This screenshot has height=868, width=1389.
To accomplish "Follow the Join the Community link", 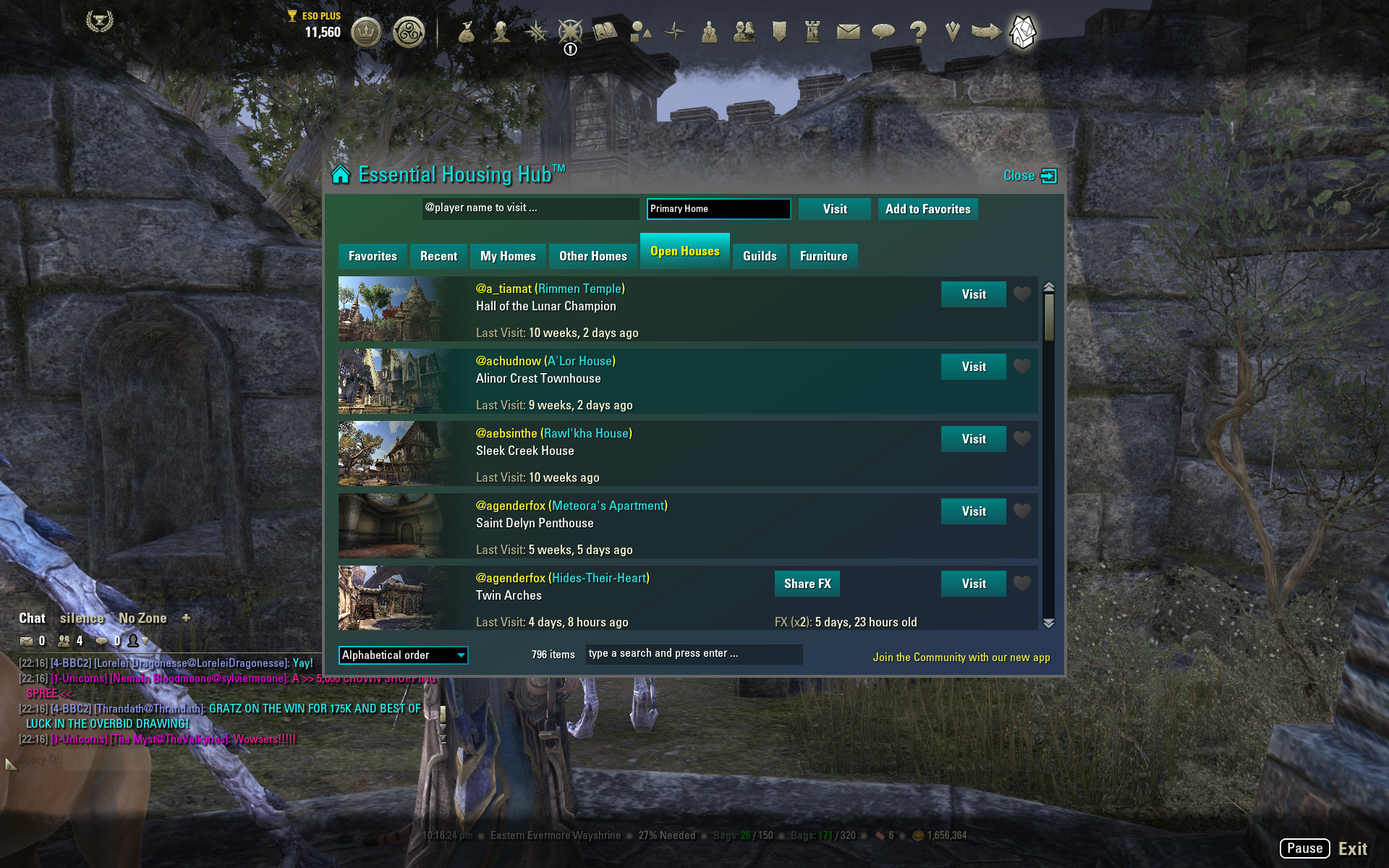I will [x=961, y=657].
